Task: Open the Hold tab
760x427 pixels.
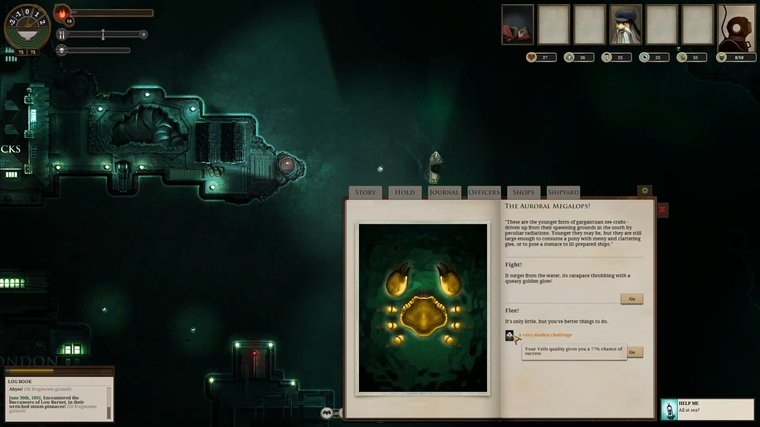Action: pyautogui.click(x=404, y=192)
